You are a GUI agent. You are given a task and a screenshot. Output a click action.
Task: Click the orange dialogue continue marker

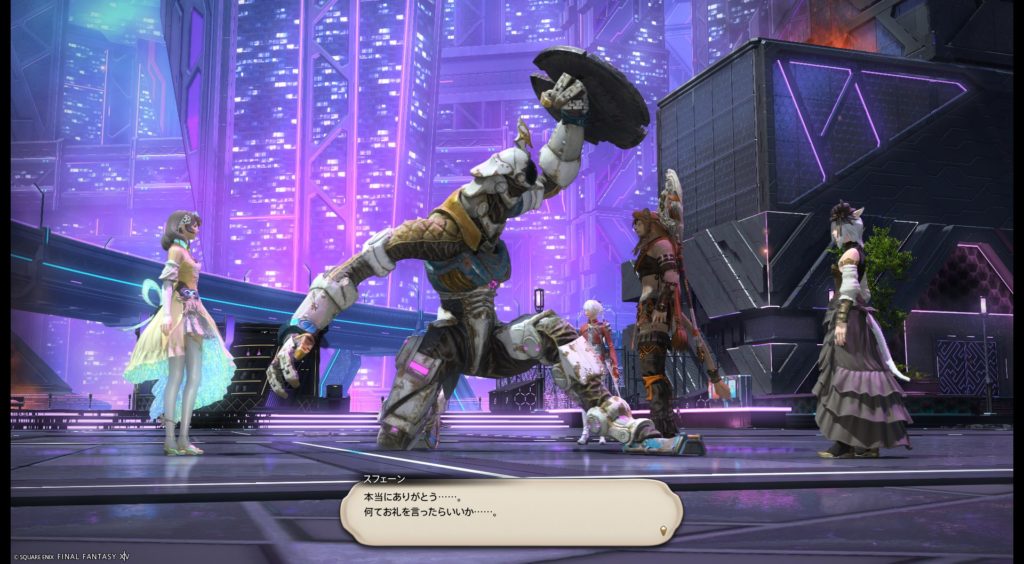click(x=663, y=529)
